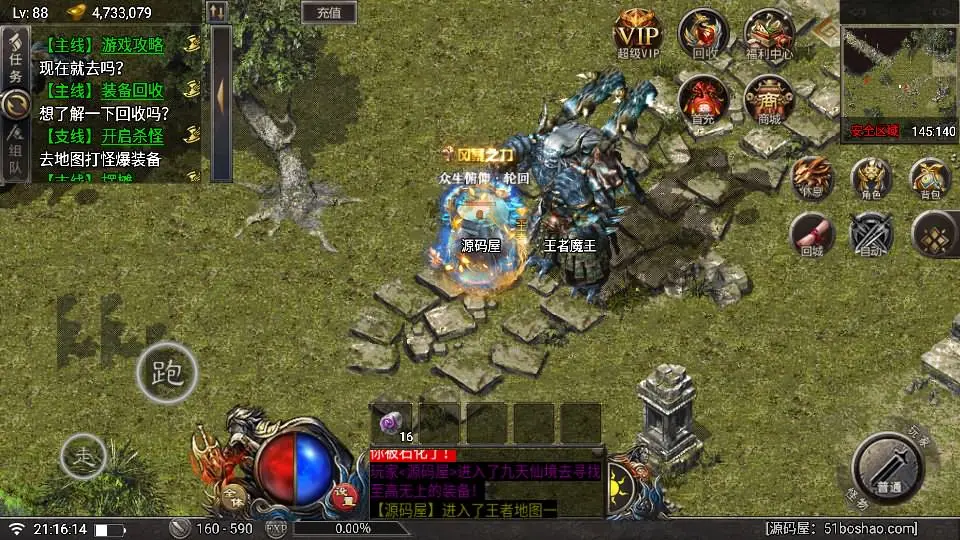This screenshot has width=960, height=540.
Task: Toggle 自动 auto-combat
Action: (871, 235)
